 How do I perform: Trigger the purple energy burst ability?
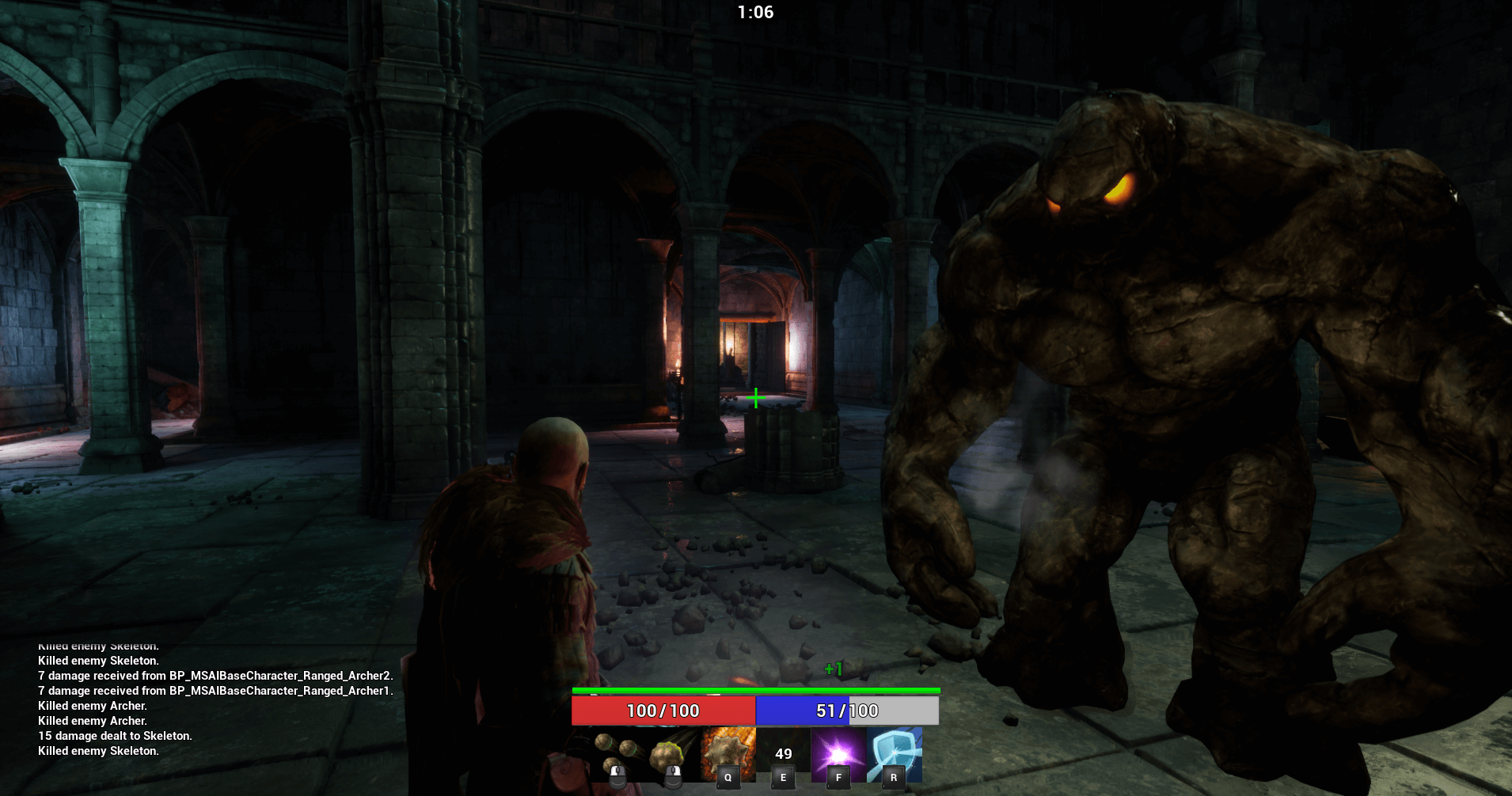[x=838, y=755]
